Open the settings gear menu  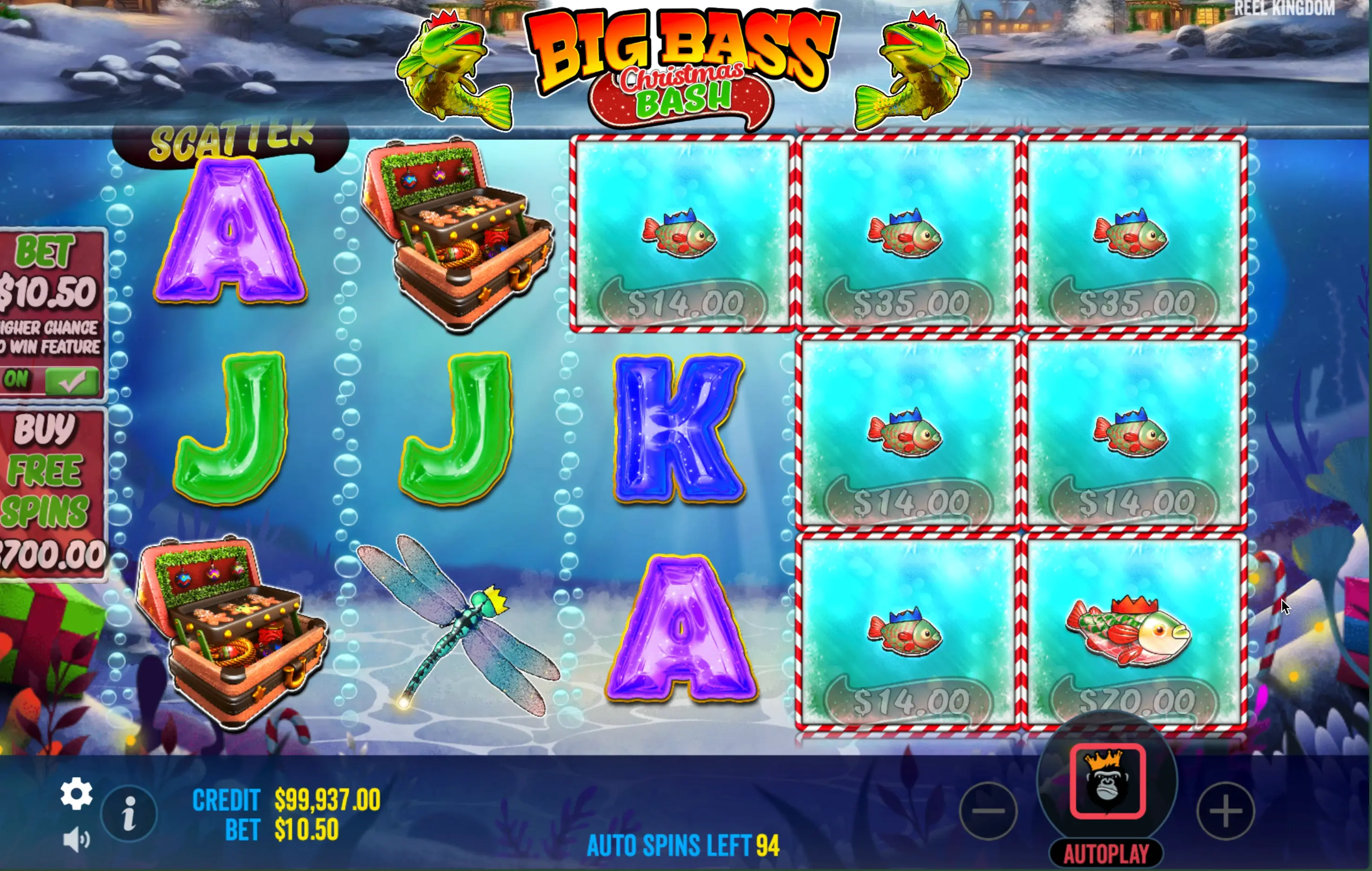click(x=76, y=793)
